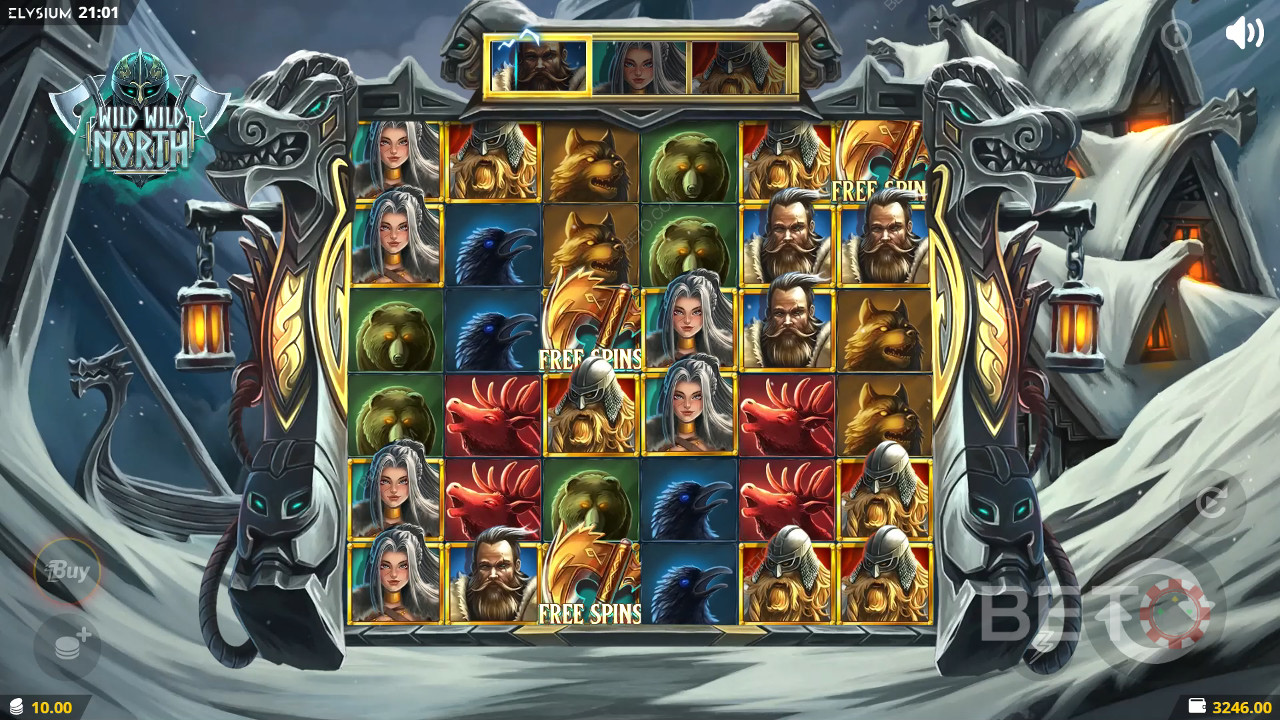Toggle the sound speaker icon
The height and width of the screenshot is (720, 1280).
(1244, 33)
